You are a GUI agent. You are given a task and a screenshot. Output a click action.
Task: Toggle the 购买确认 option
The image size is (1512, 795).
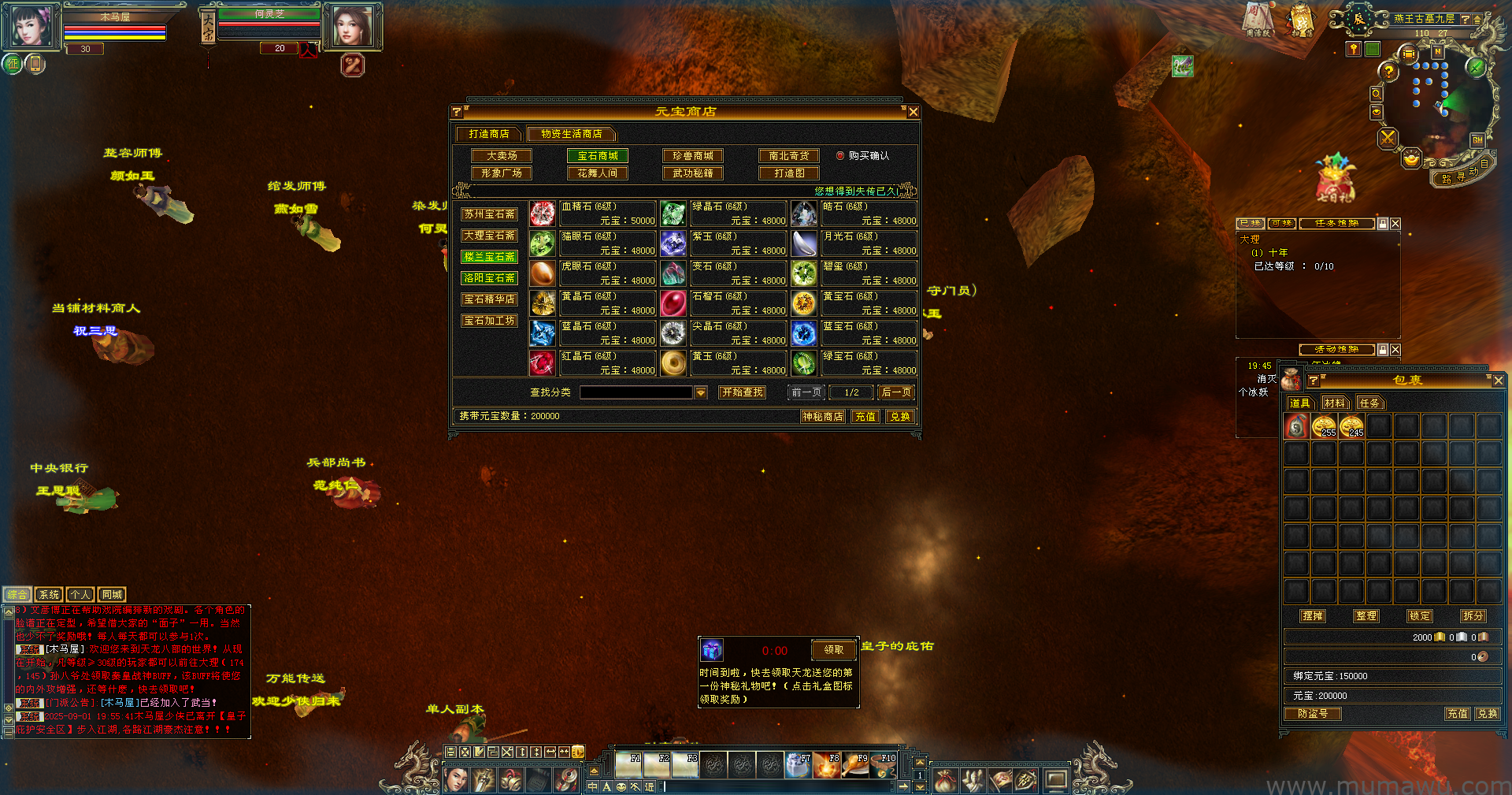[840, 156]
